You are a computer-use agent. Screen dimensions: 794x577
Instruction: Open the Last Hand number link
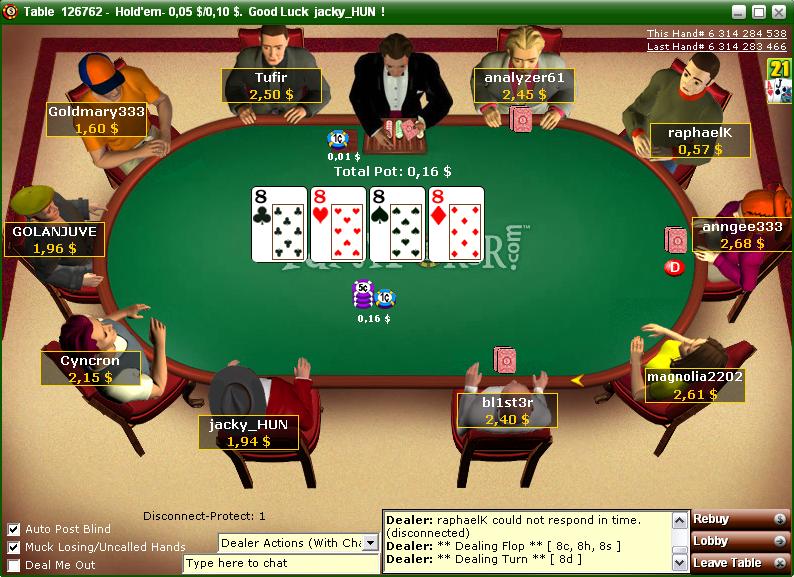point(716,47)
